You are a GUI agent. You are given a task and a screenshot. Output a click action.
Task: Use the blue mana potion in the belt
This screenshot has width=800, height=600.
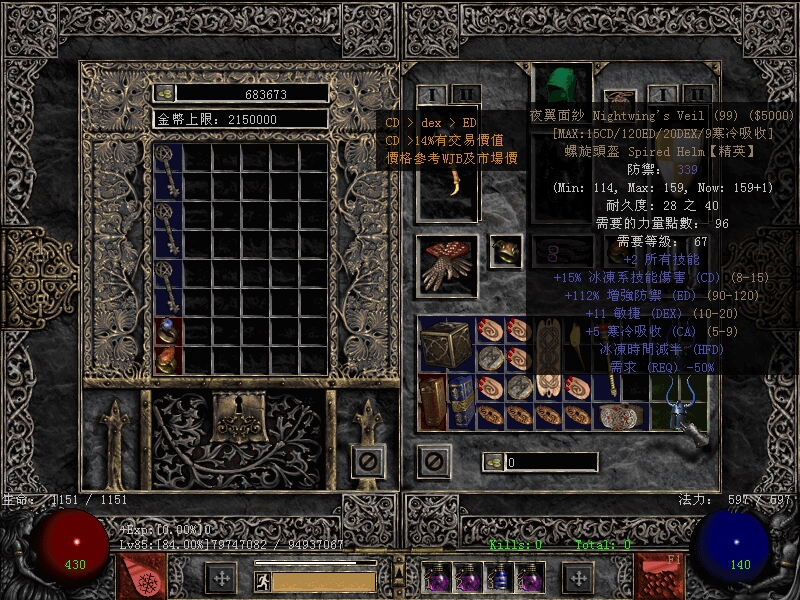(x=499, y=578)
